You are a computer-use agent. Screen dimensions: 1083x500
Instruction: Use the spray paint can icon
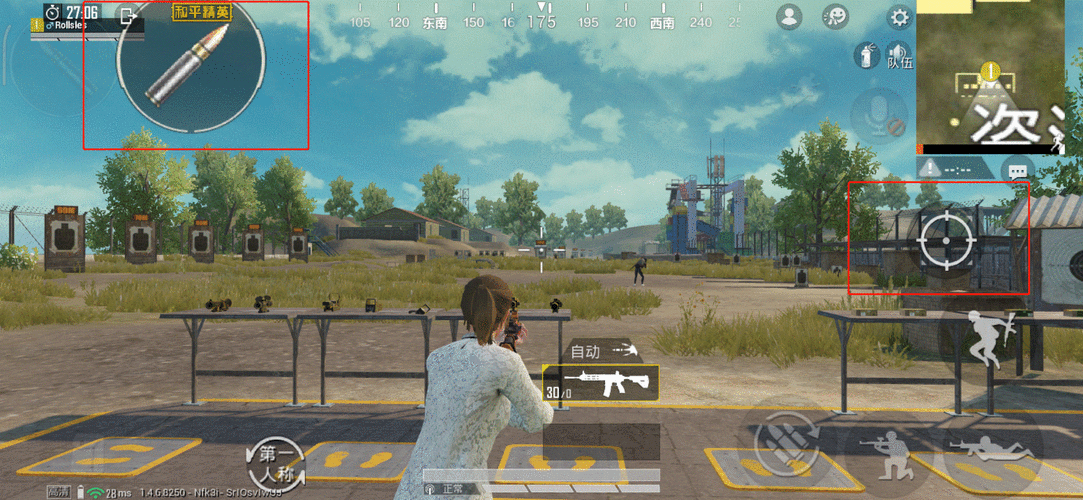(865, 55)
